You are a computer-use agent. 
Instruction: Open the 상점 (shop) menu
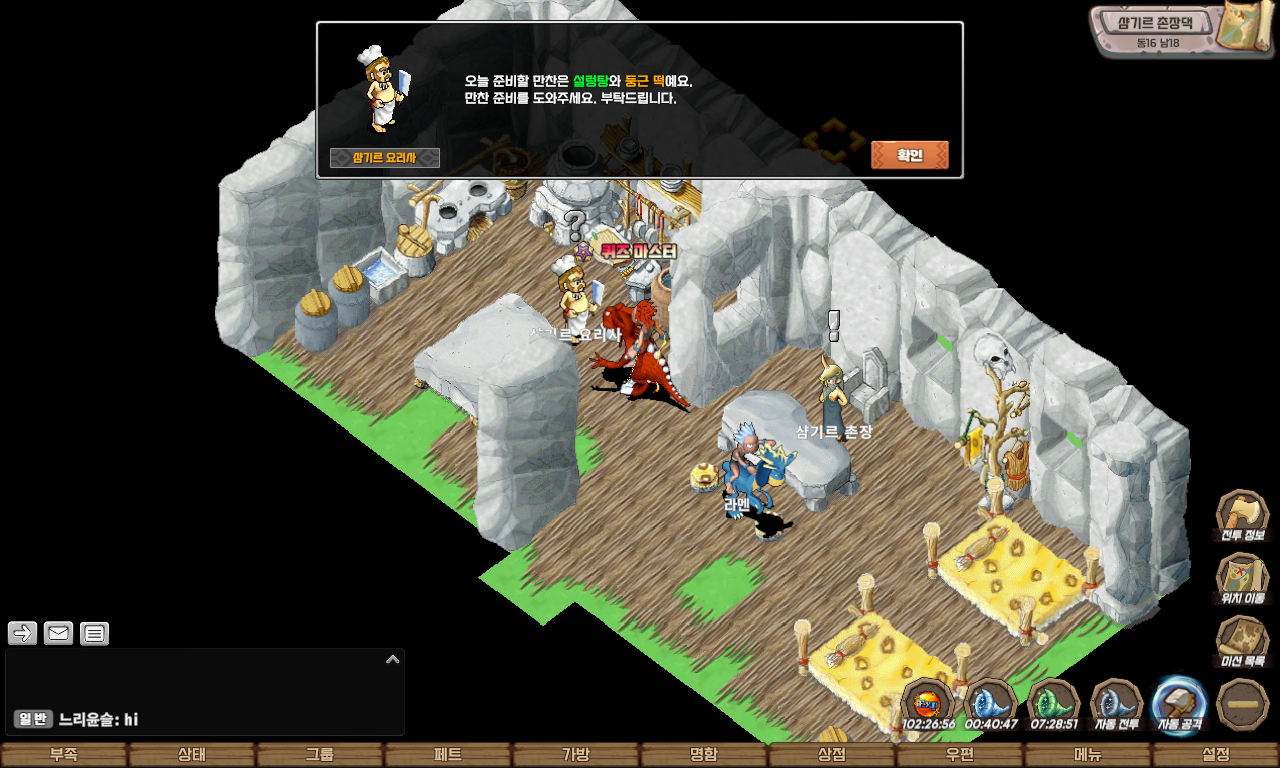tap(832, 755)
